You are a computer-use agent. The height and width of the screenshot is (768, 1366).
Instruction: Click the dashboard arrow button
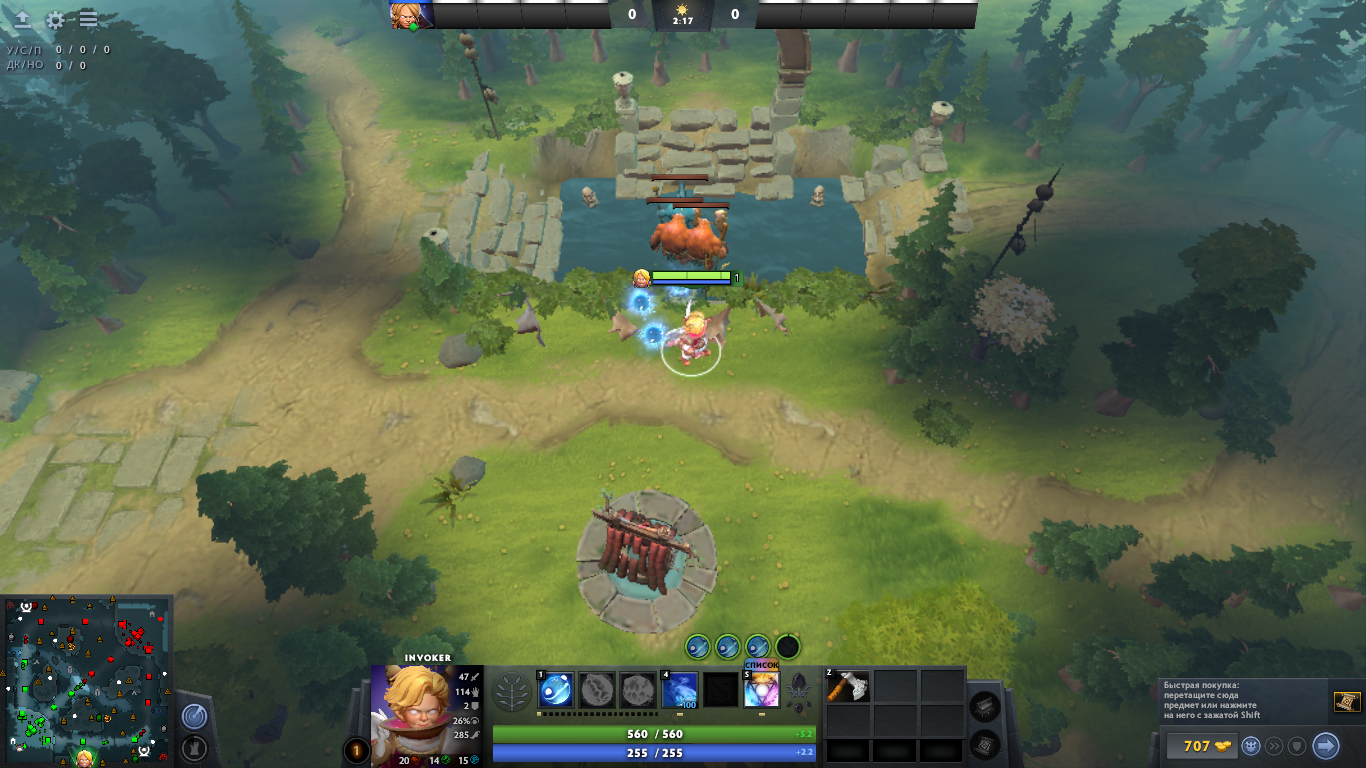click(x=22, y=19)
